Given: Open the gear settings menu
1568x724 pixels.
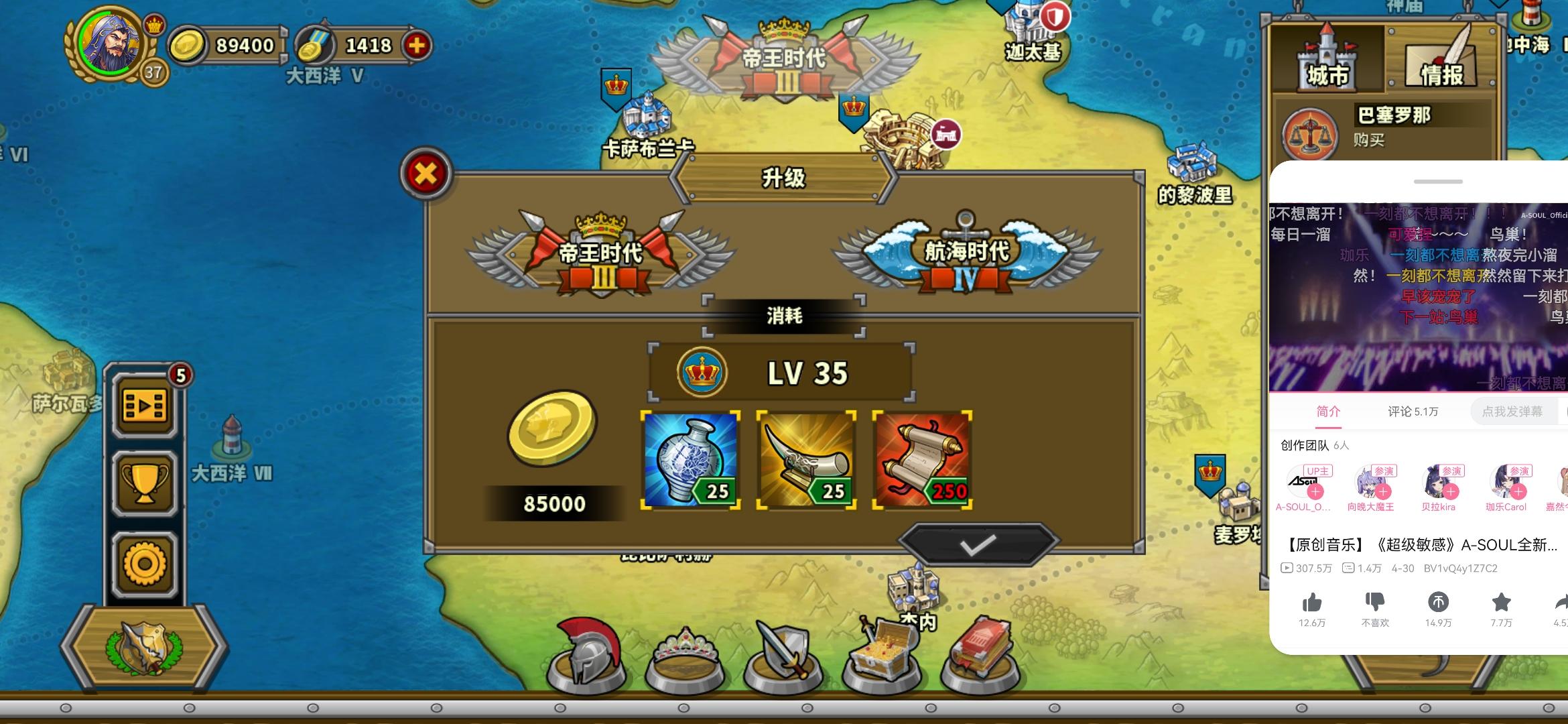Looking at the screenshot, I should [x=145, y=562].
